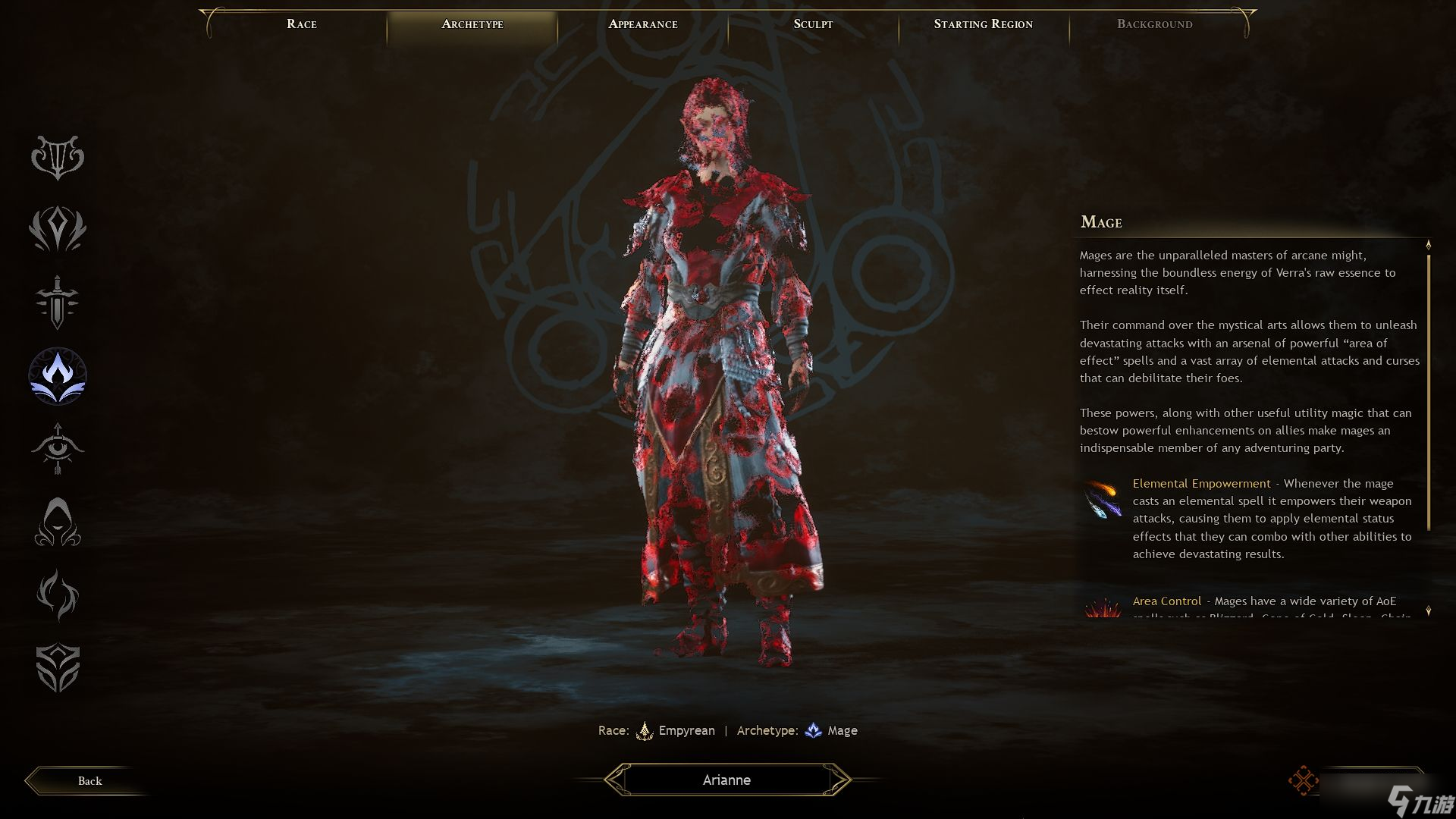Switch to the Race tab
This screenshot has height=819, width=1456.
pyautogui.click(x=301, y=24)
